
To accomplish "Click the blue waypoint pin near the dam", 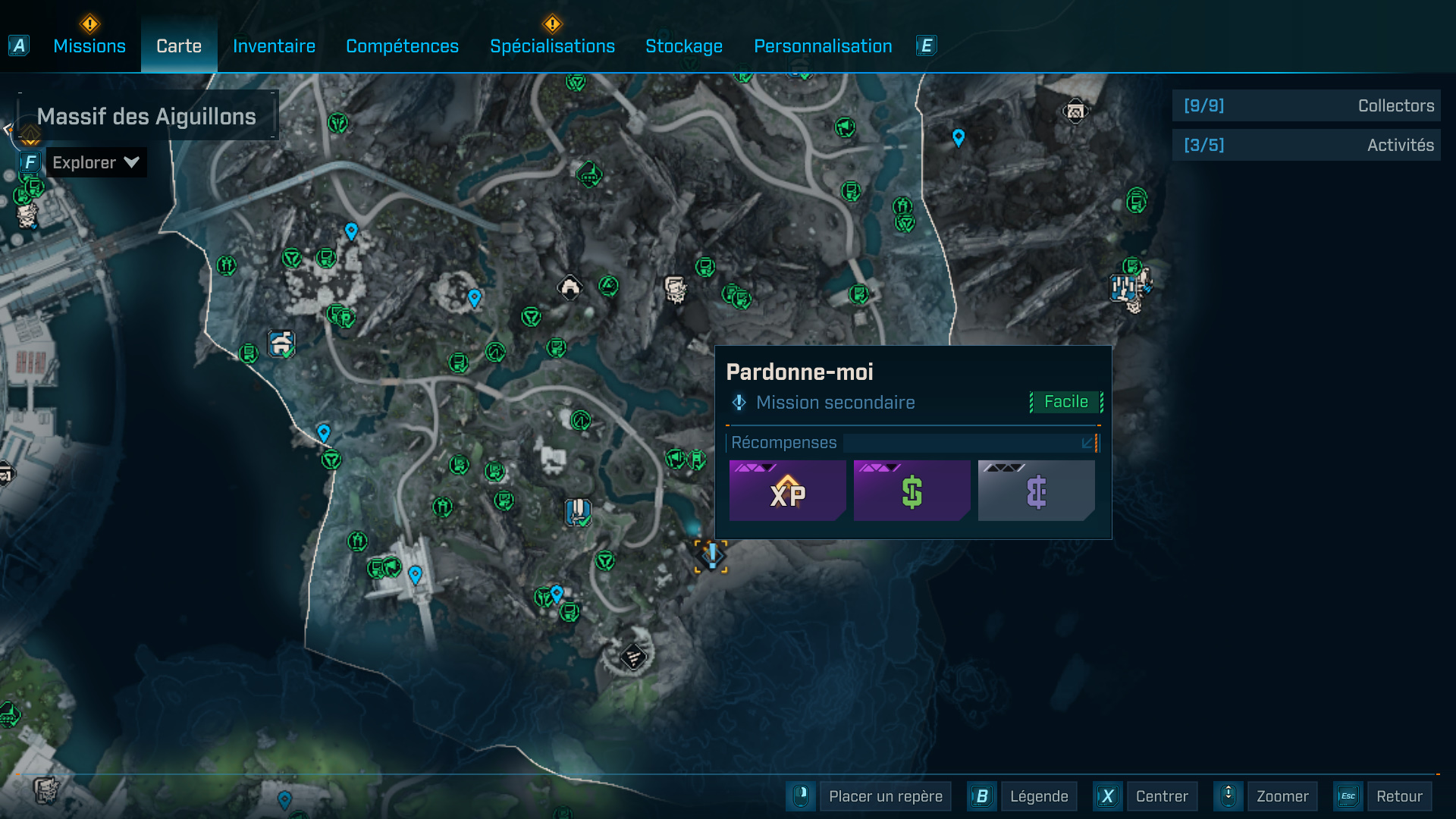I will (415, 575).
